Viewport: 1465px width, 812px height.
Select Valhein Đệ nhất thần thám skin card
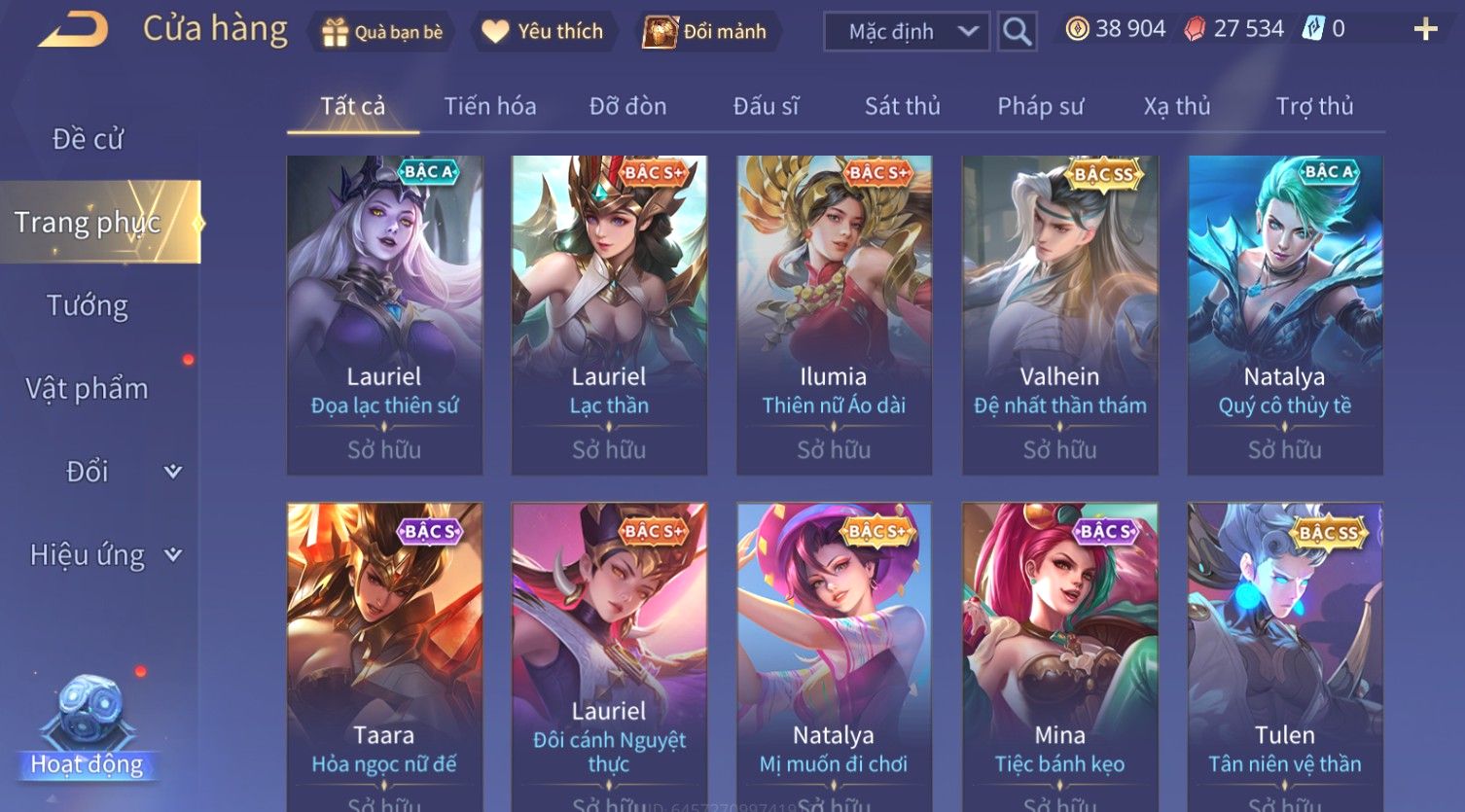click(x=1059, y=314)
